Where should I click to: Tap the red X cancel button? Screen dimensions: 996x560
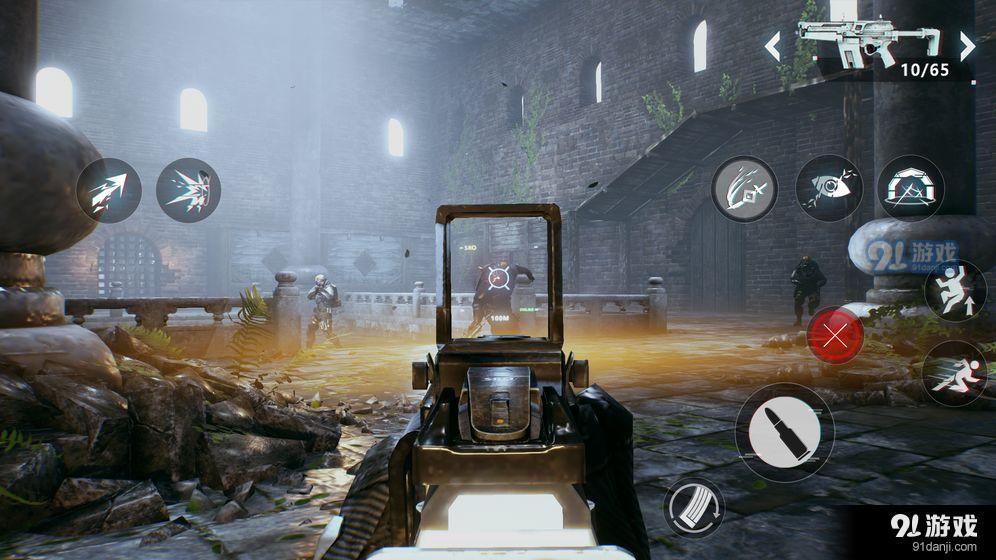tap(835, 335)
